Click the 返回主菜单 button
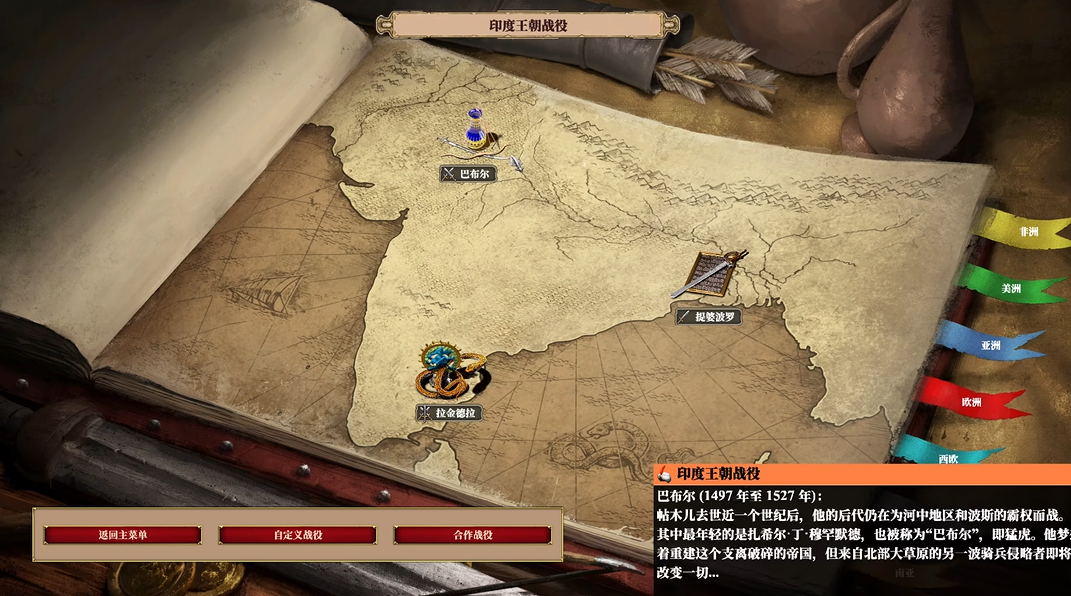 click(122, 535)
